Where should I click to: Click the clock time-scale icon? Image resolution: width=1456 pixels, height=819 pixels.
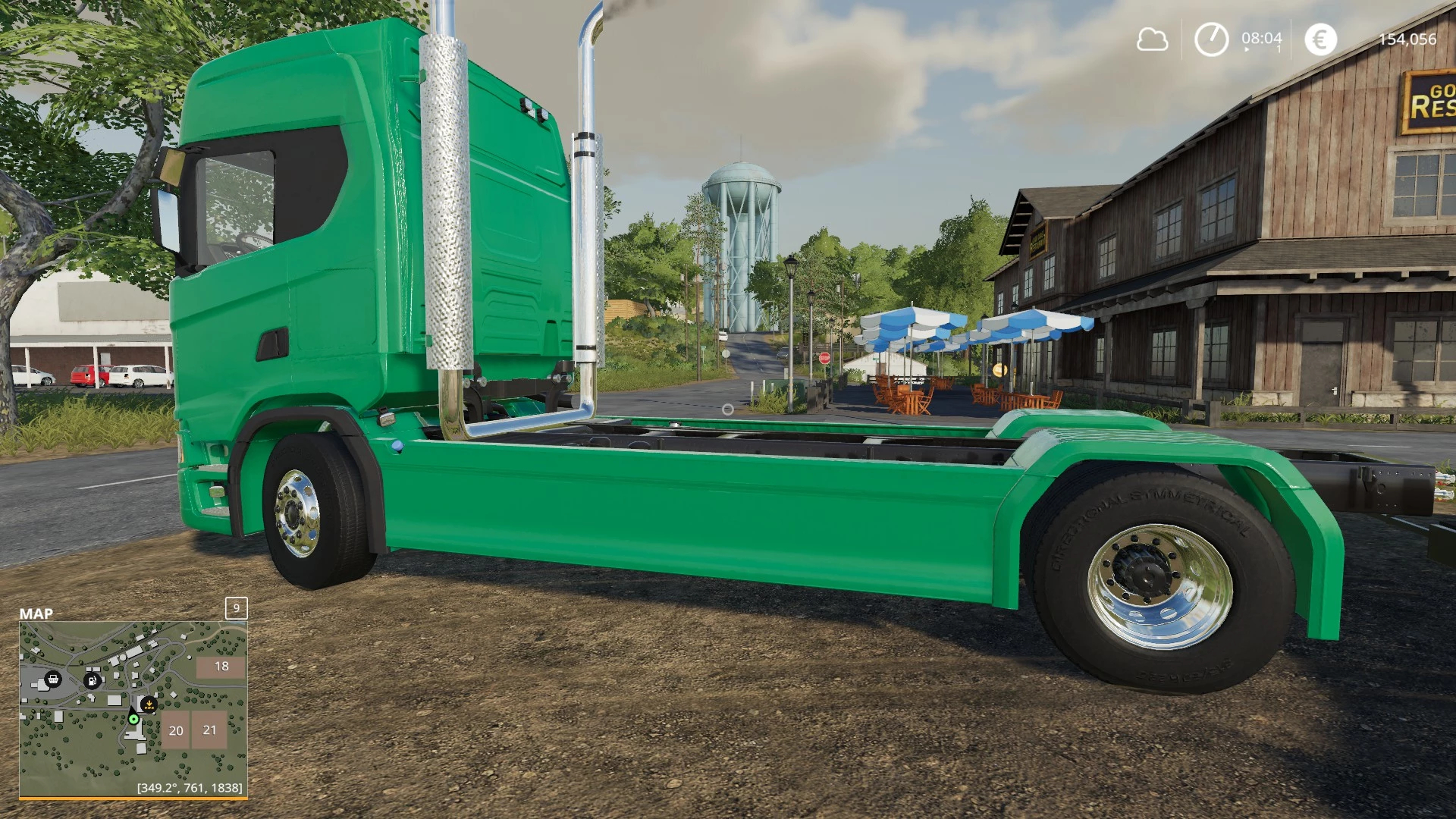pos(1211,39)
